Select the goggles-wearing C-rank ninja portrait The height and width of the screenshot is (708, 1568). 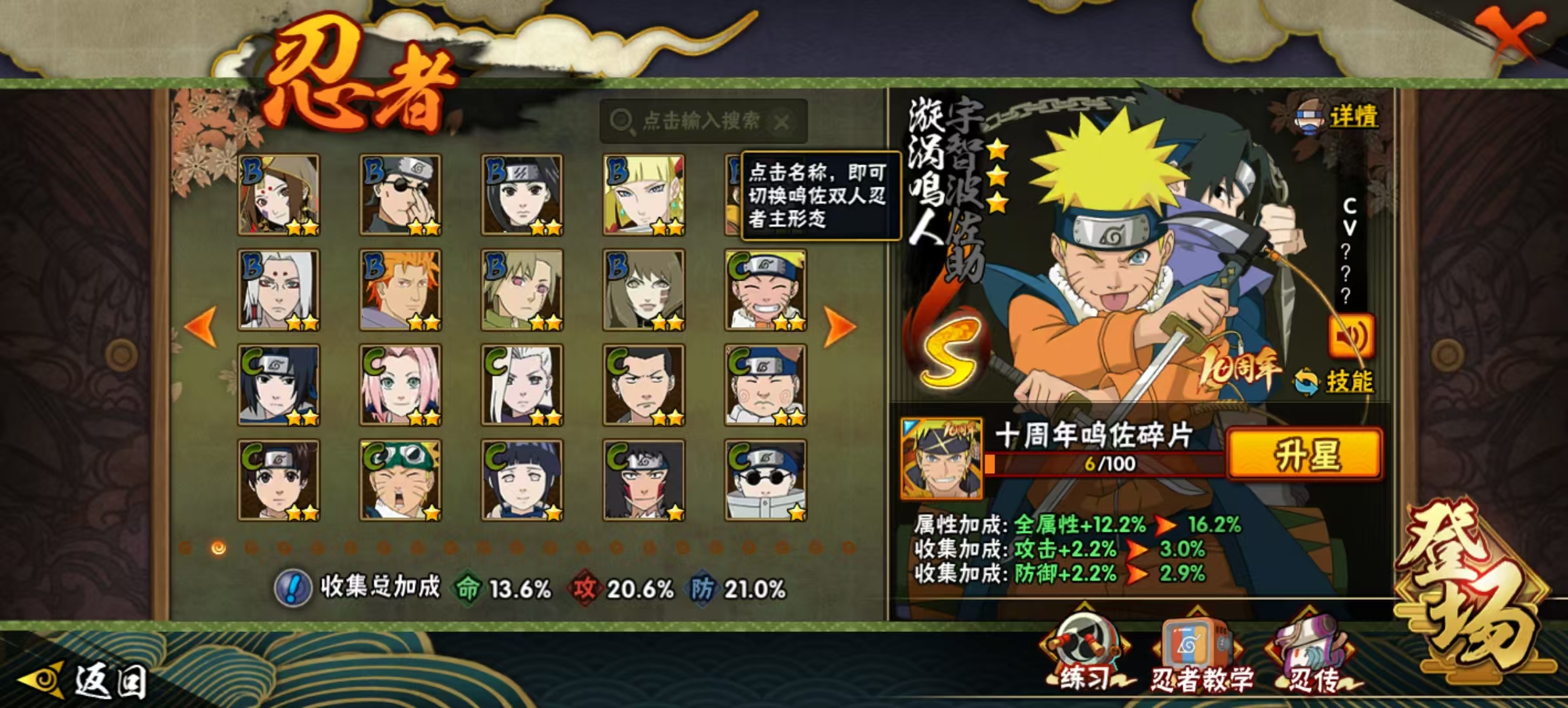(x=401, y=481)
